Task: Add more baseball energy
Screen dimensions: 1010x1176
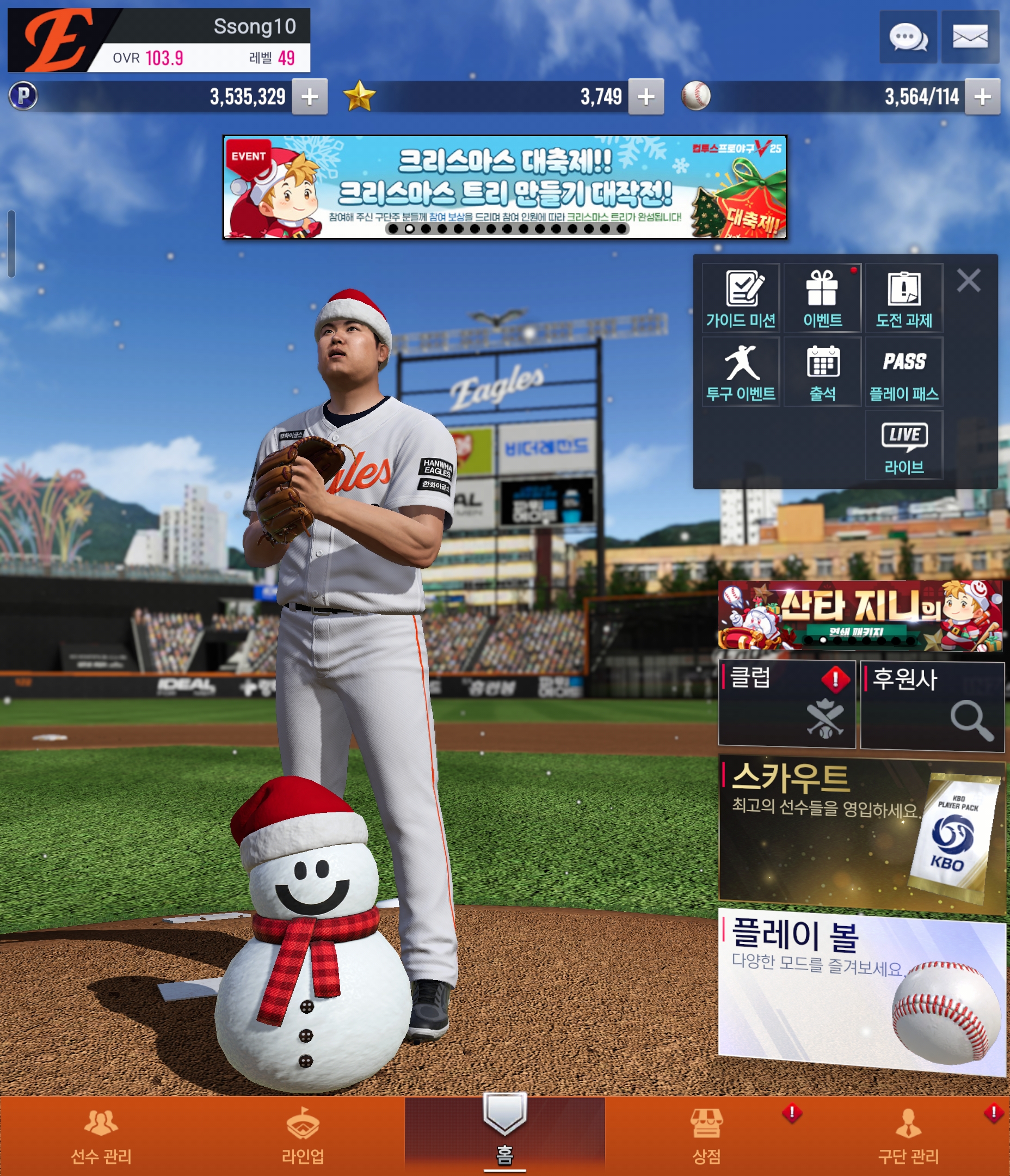Action: (982, 97)
